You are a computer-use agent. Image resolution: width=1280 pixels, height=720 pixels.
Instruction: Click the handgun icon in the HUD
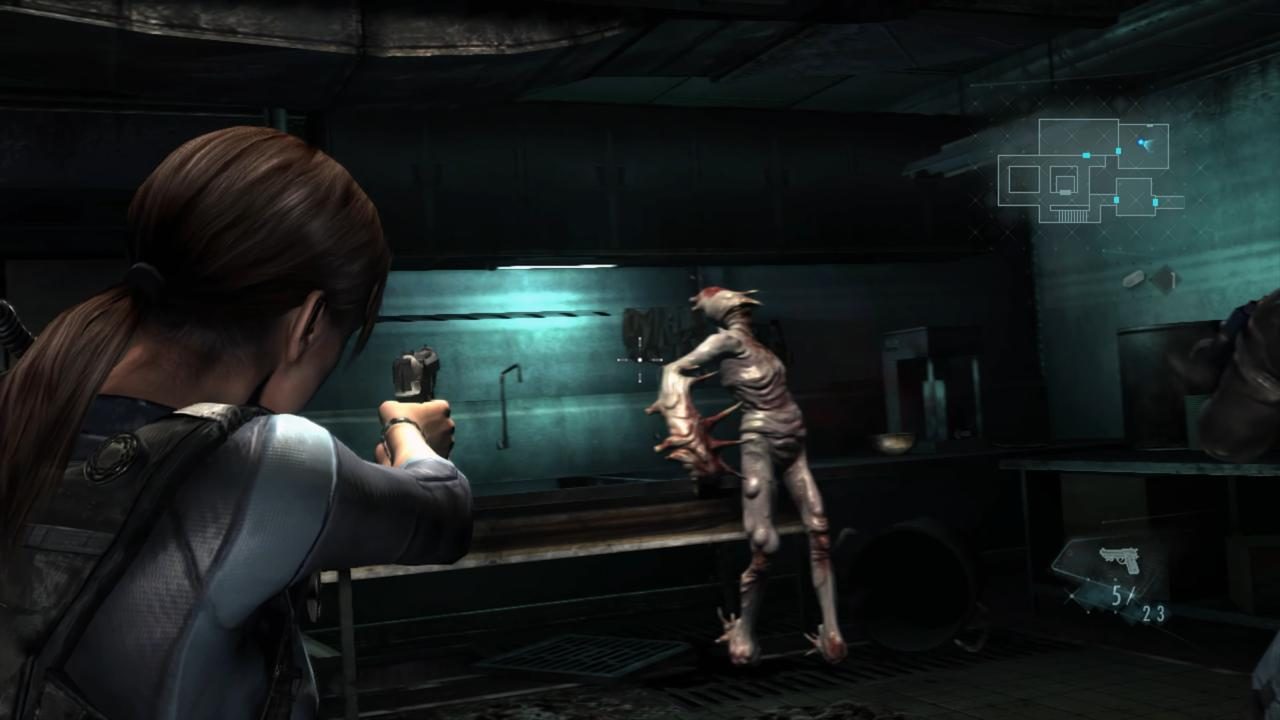point(1120,558)
